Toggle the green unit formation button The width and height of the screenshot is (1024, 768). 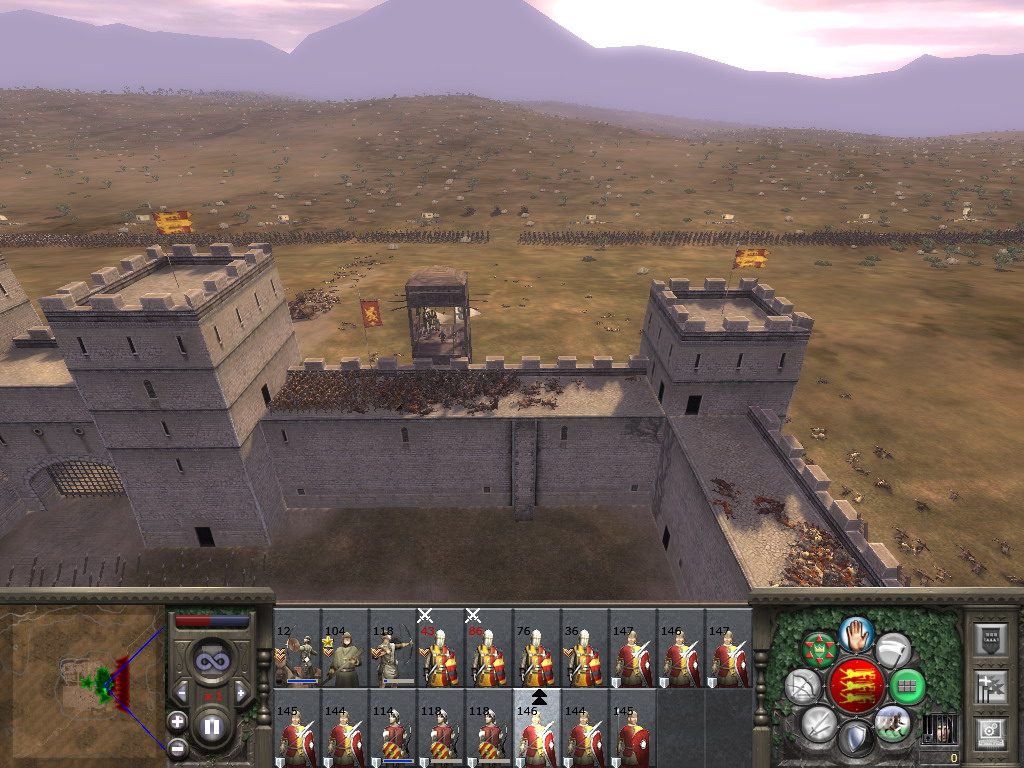(907, 686)
